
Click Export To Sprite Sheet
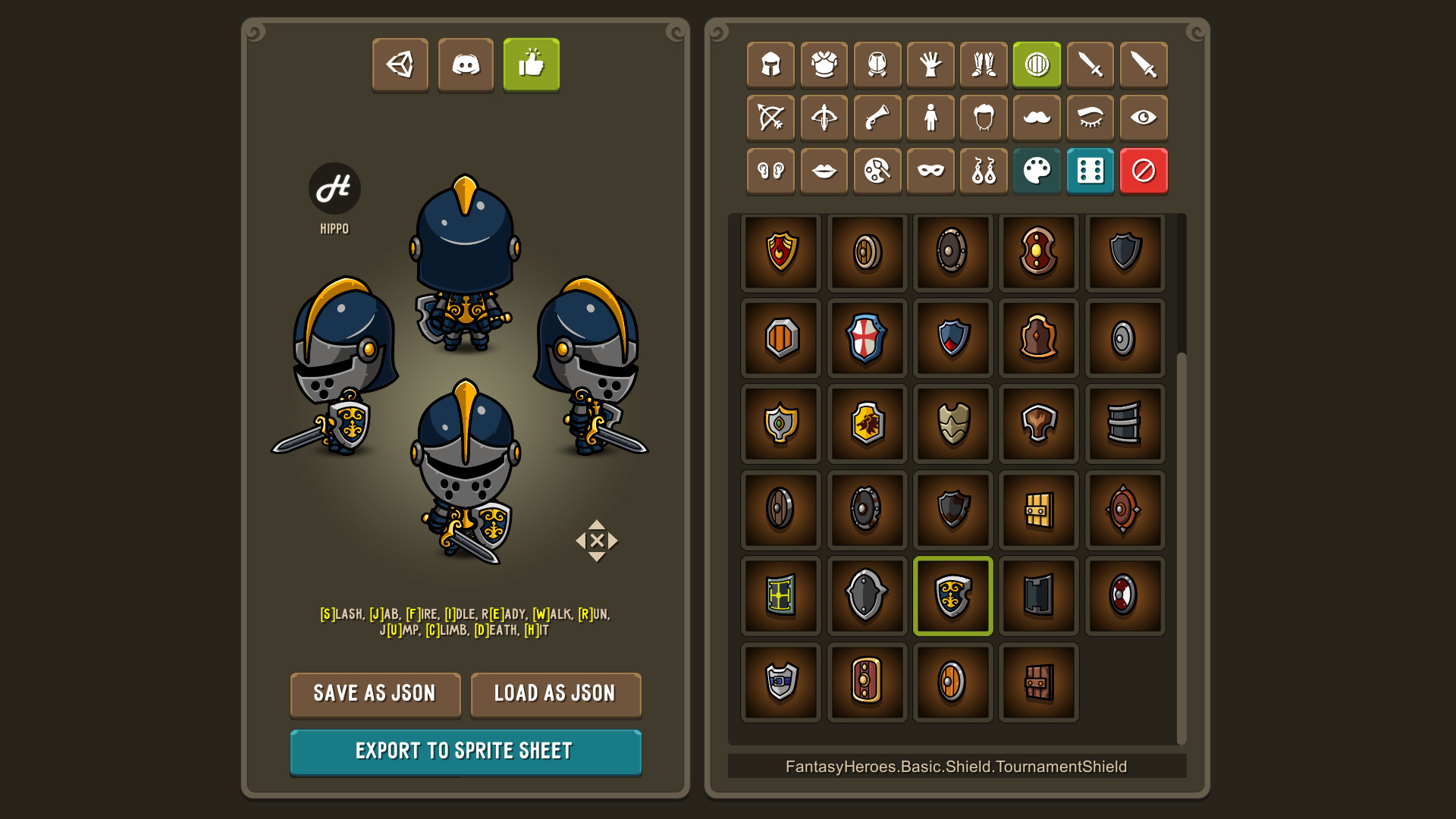(x=465, y=752)
